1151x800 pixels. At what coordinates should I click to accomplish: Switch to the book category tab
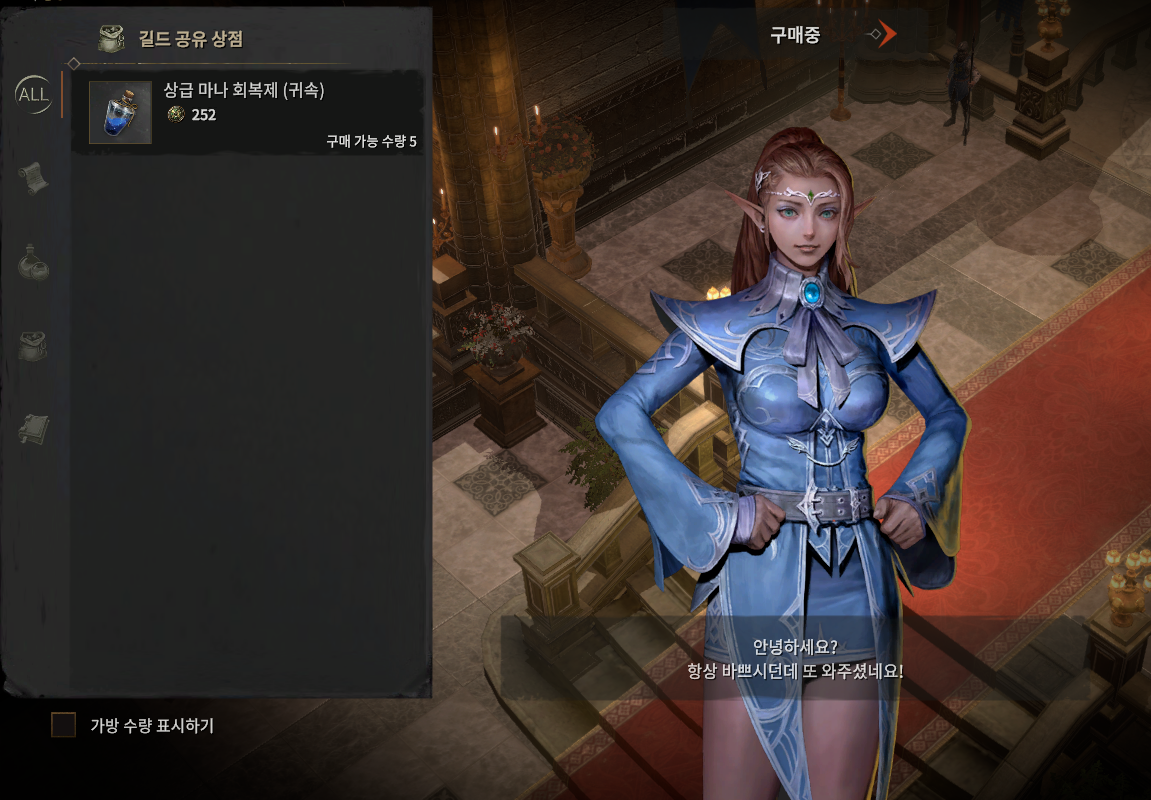coord(33,429)
